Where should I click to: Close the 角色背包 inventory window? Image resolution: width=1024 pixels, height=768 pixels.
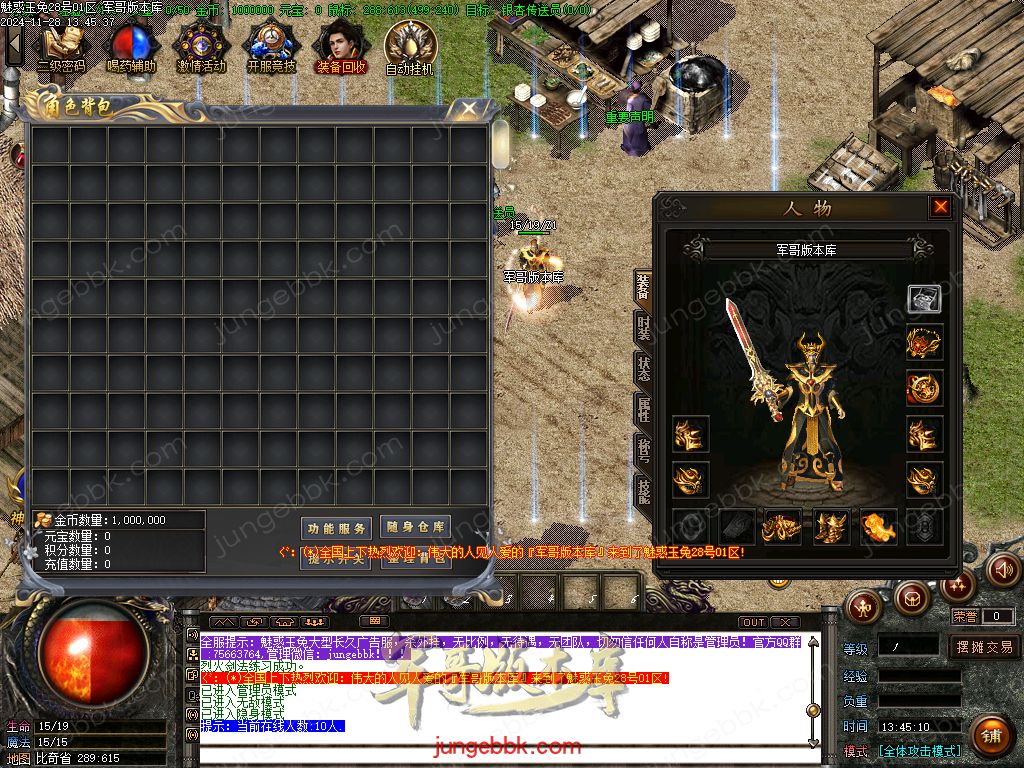pos(467,108)
